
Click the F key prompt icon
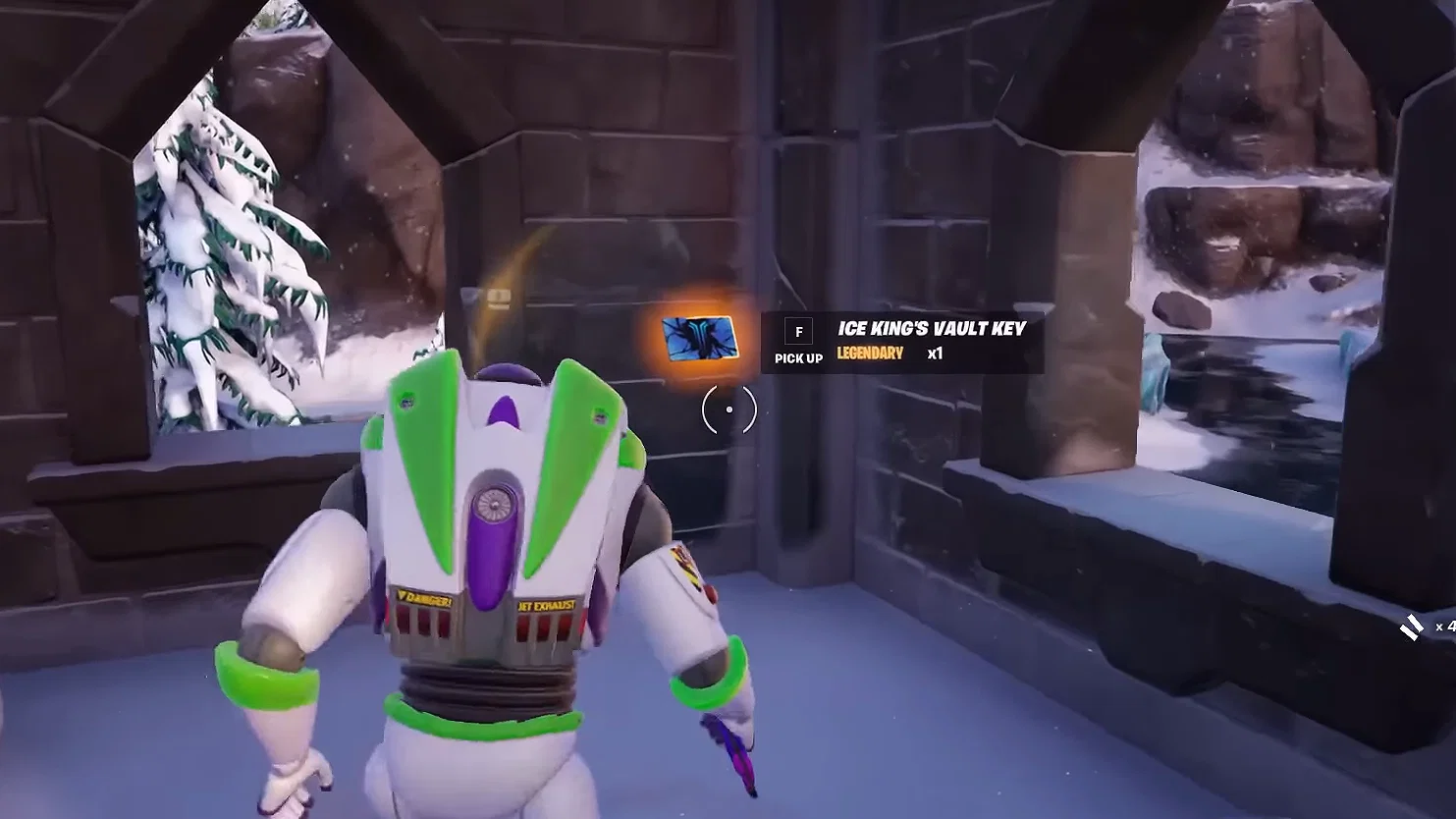click(x=797, y=329)
